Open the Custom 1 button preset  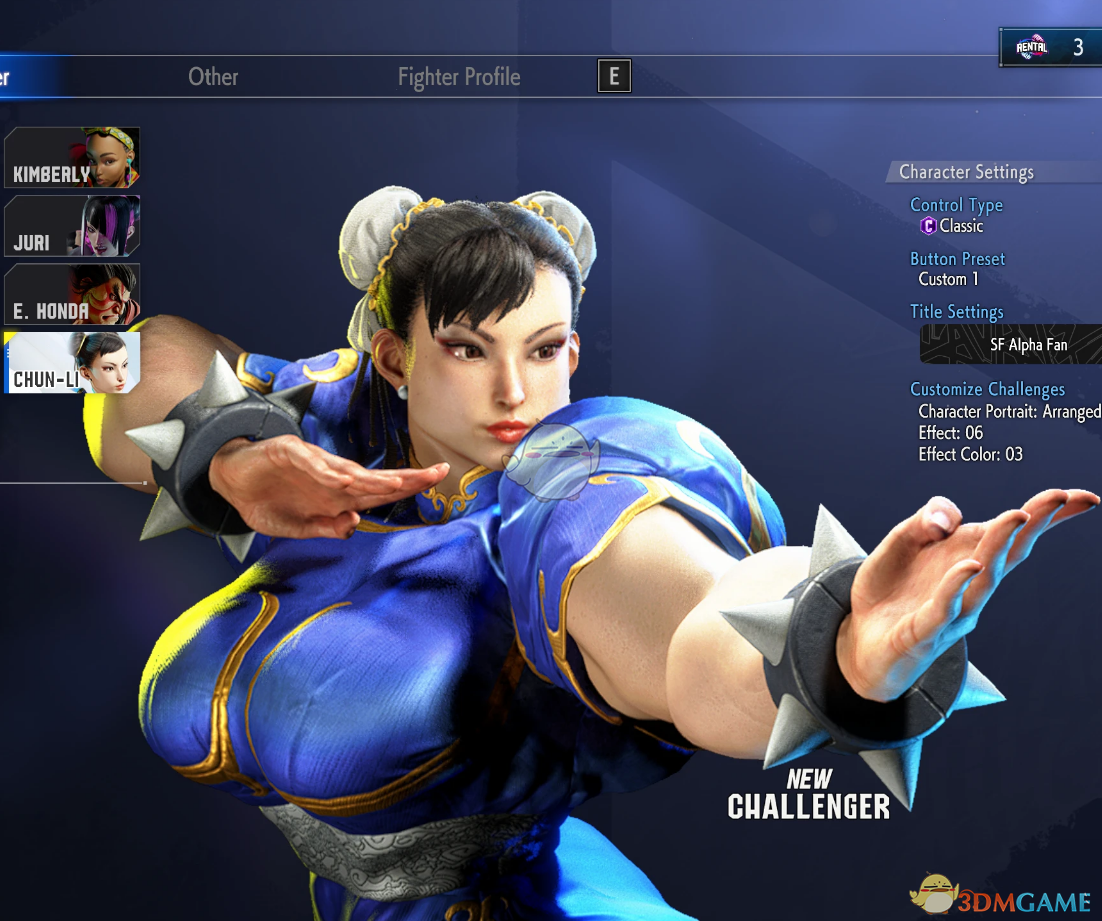click(x=949, y=279)
